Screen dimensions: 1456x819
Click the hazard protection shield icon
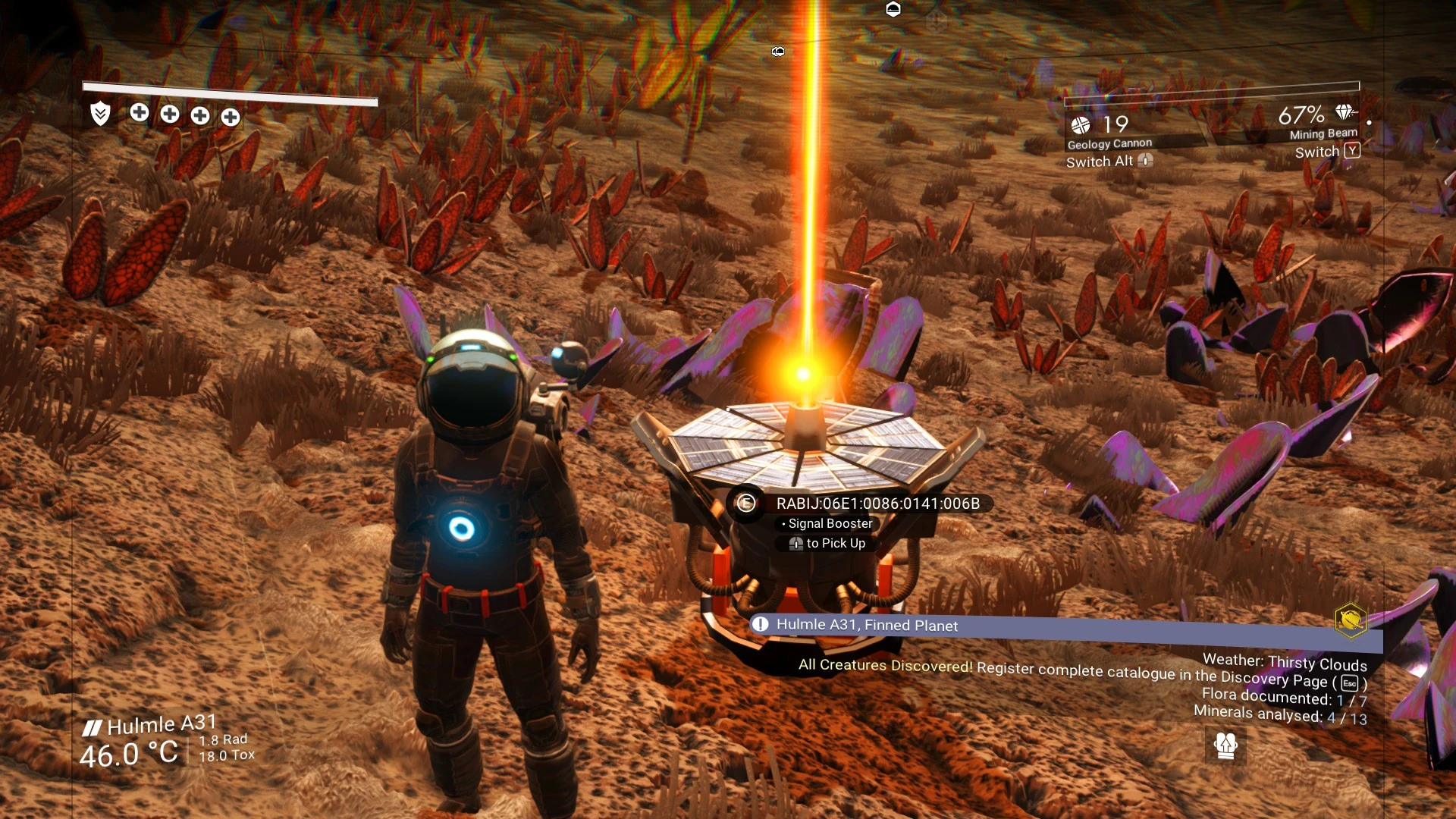pyautogui.click(x=100, y=114)
